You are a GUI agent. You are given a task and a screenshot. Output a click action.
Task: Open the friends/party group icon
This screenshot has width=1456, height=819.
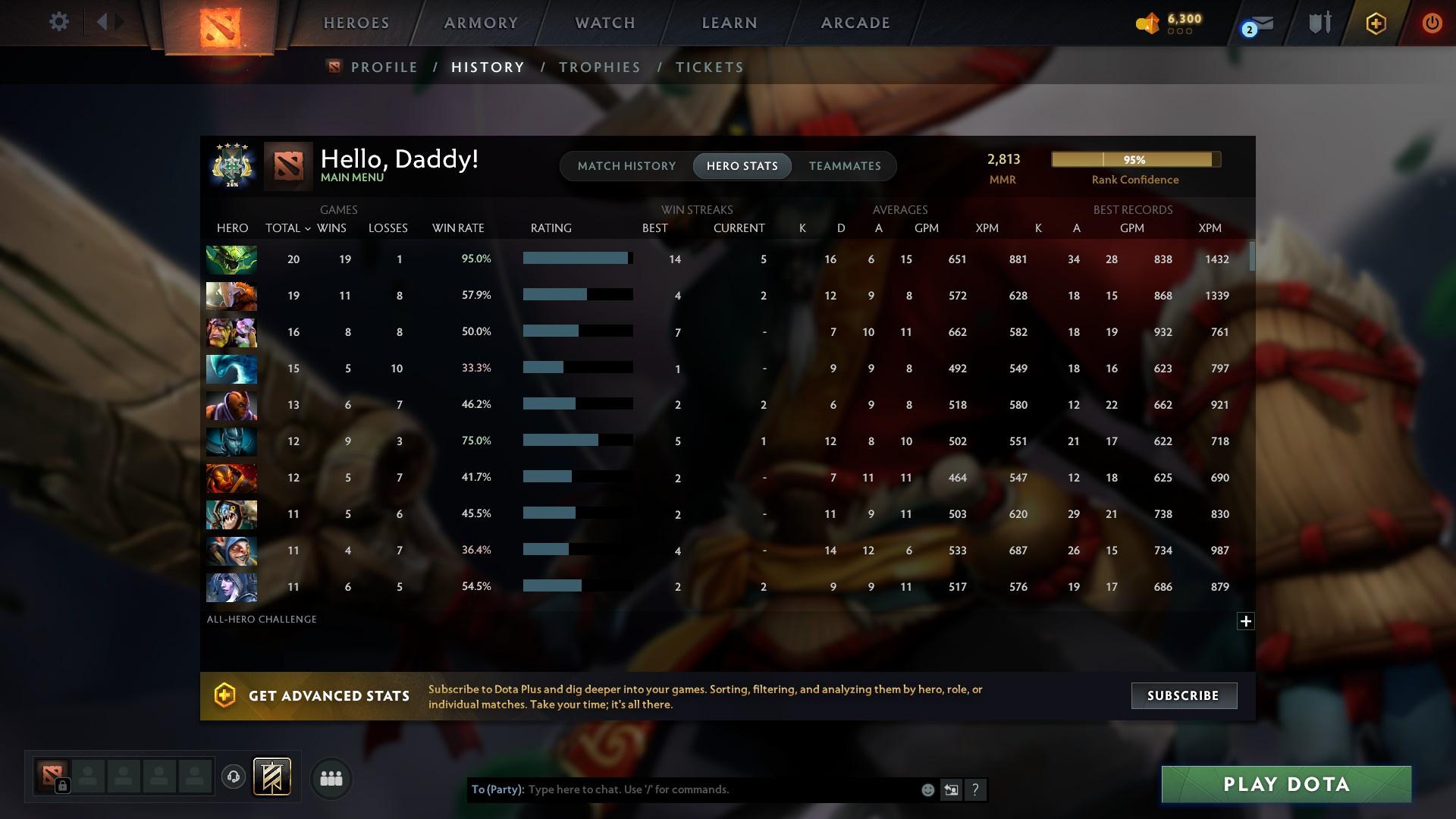coord(330,779)
